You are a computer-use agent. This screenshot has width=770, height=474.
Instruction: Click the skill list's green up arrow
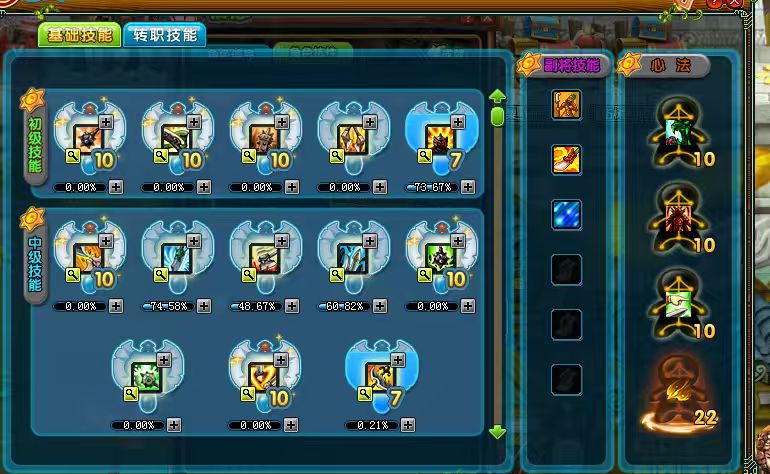point(497,98)
